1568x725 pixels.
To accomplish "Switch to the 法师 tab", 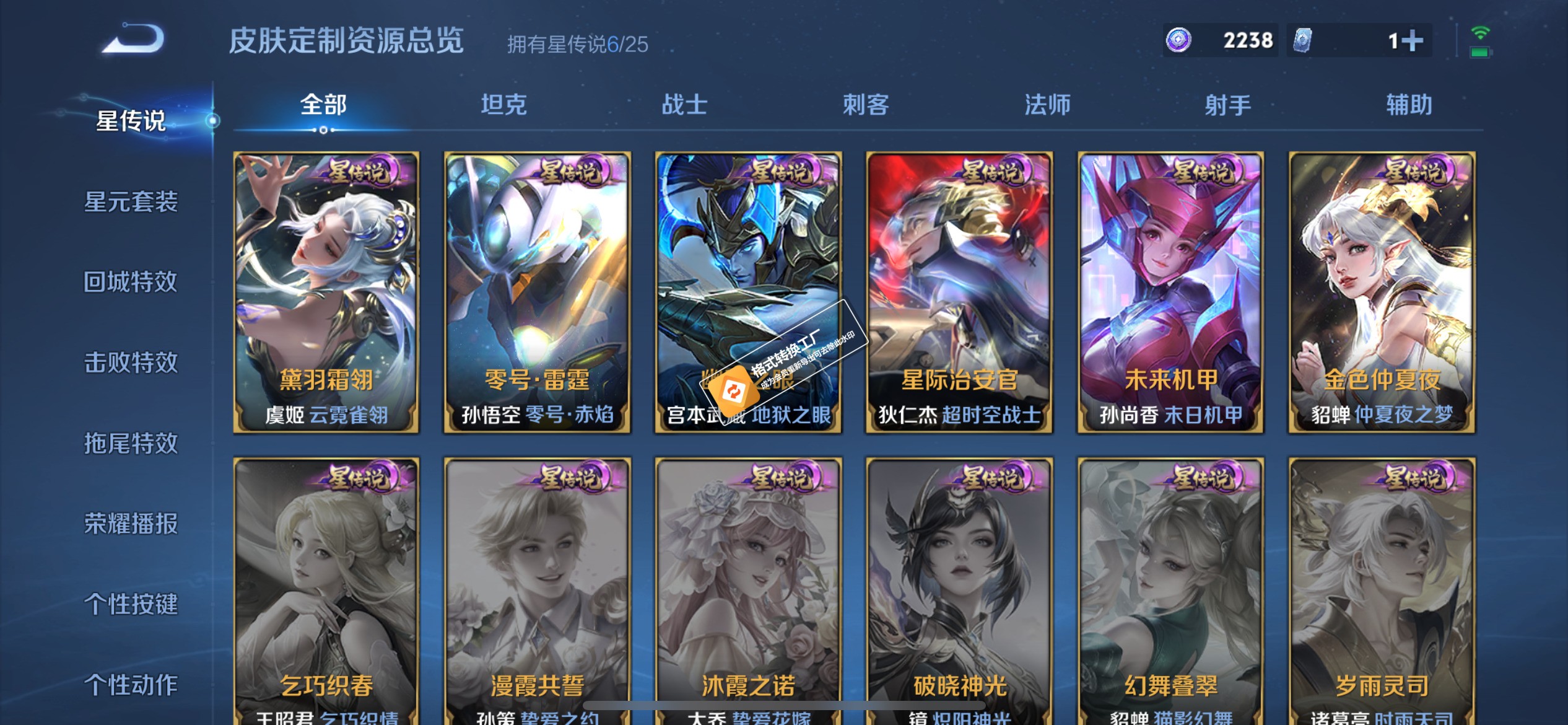I will 1048,105.
